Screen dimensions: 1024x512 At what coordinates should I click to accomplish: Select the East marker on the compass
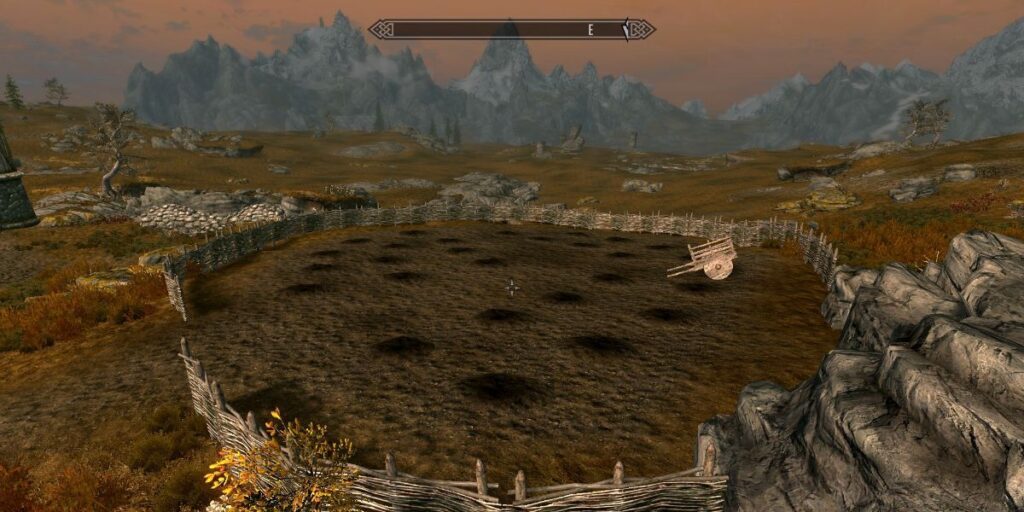coord(591,30)
